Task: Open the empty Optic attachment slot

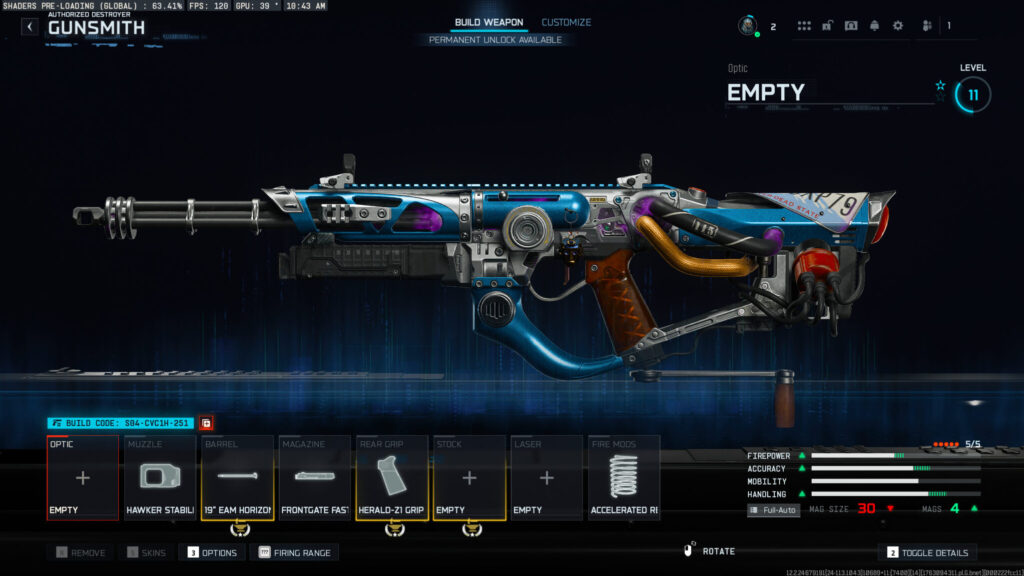Action: pos(83,478)
